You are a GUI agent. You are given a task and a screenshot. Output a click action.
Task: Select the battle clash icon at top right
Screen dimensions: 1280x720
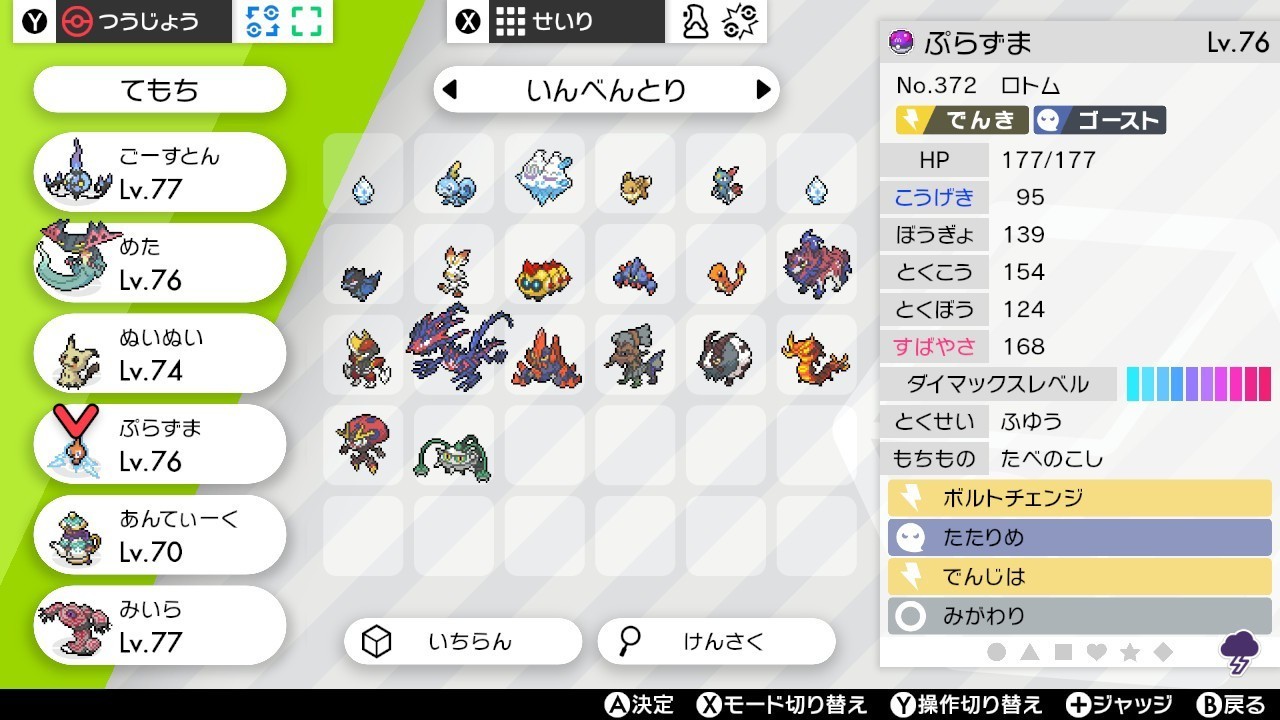coord(739,20)
